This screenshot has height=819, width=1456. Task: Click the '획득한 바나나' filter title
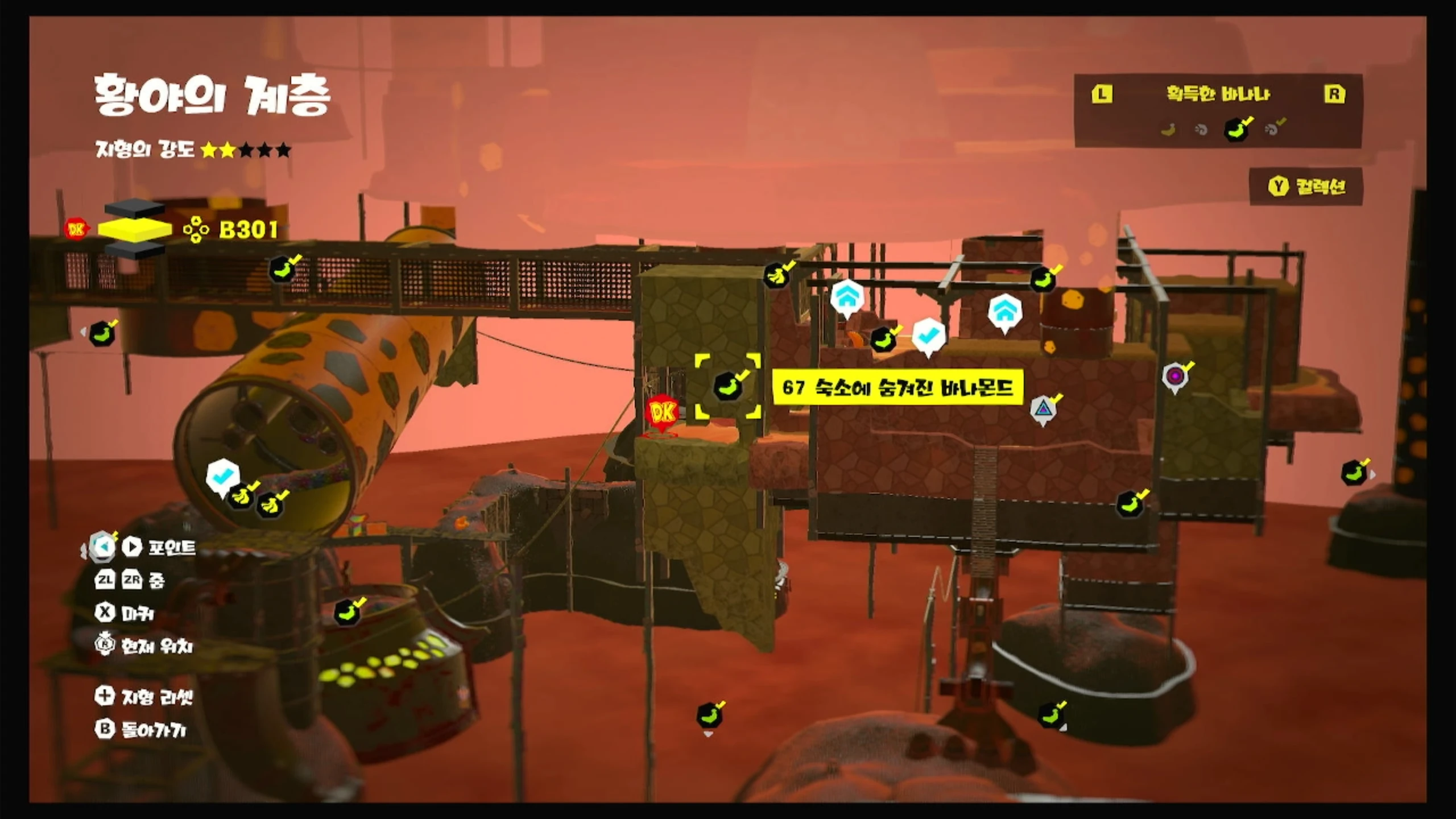(x=1218, y=94)
